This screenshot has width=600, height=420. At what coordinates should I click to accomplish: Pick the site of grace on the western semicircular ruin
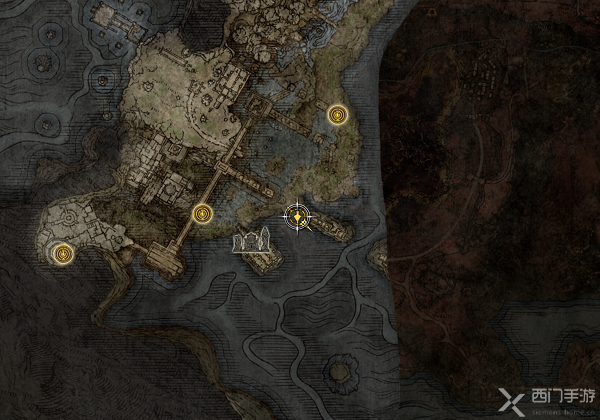pyautogui.click(x=64, y=254)
